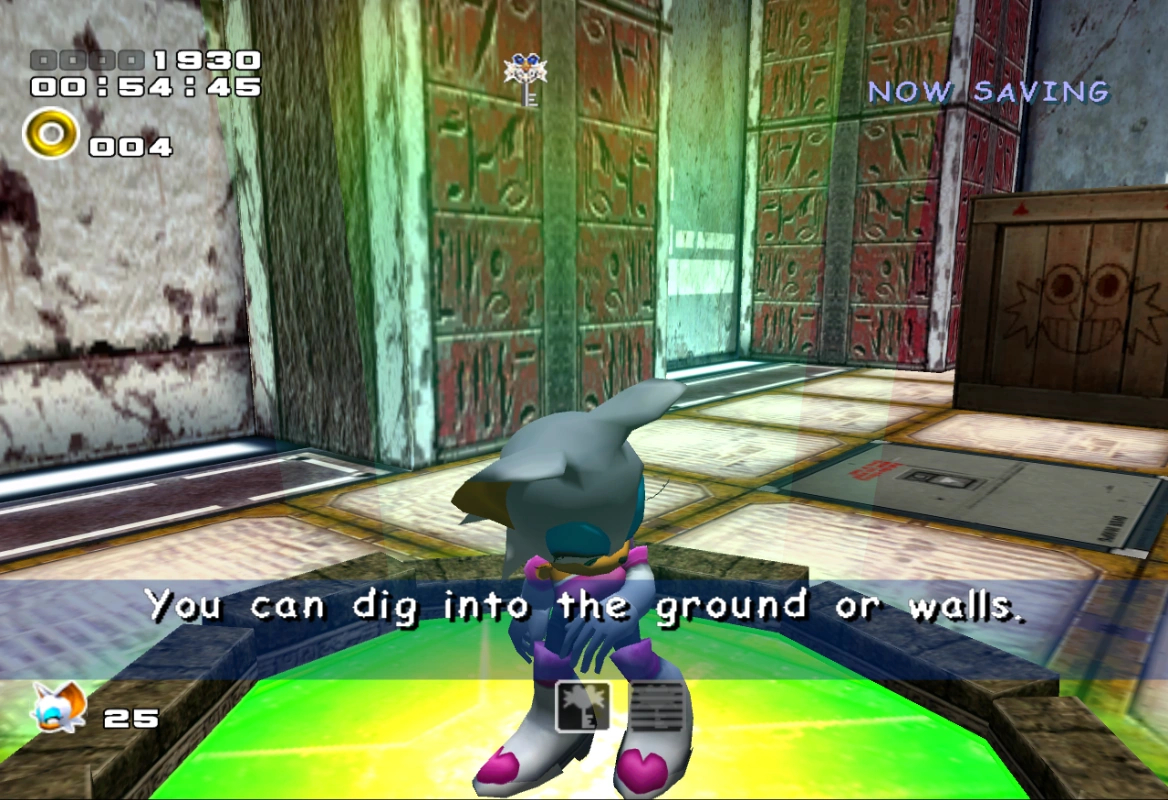The image size is (1168, 800).
Task: Select the Eggman key icon at top
Action: [526, 78]
